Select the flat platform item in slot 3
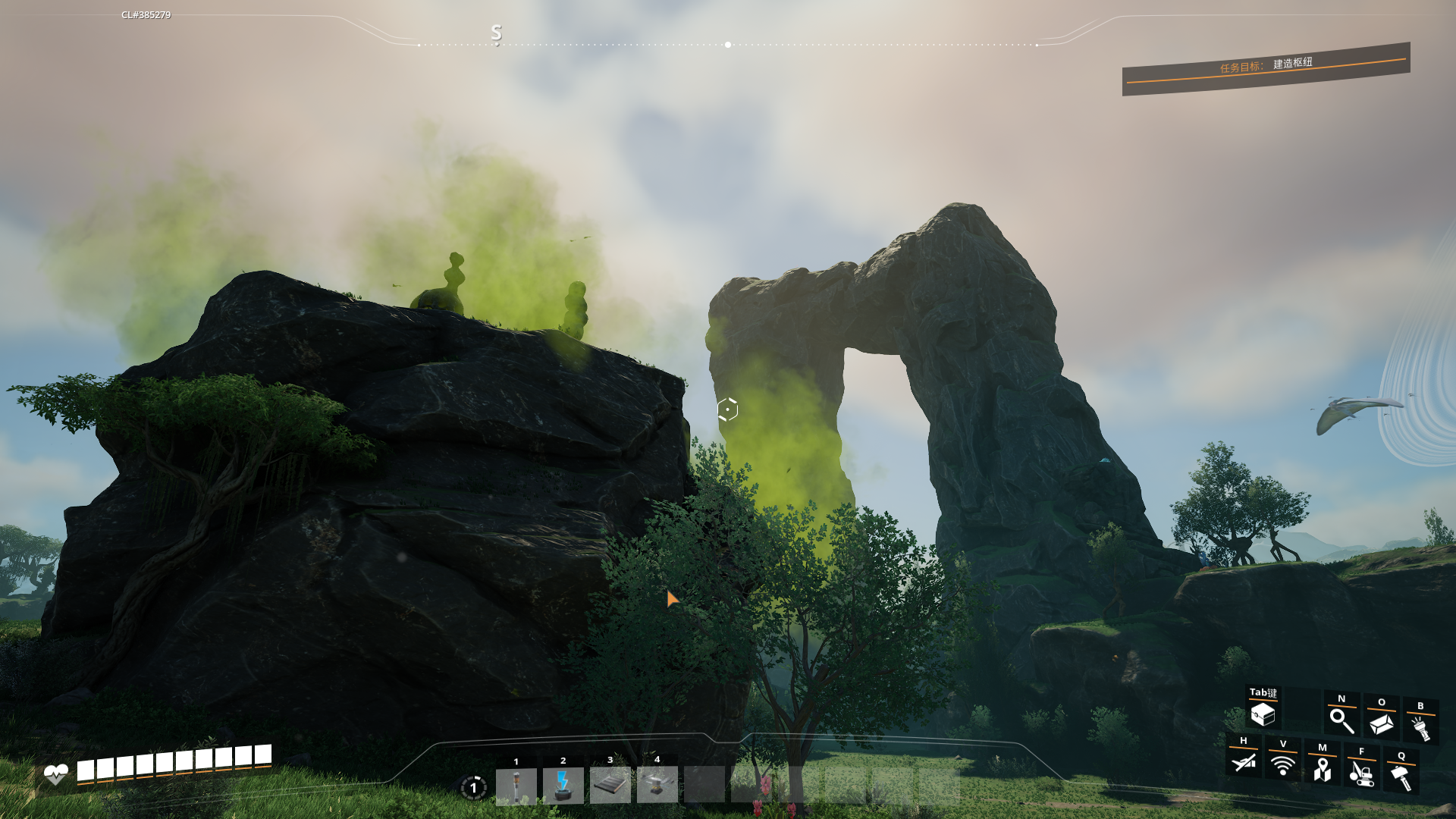Screen dimensions: 1456x819 pyautogui.click(x=610, y=785)
